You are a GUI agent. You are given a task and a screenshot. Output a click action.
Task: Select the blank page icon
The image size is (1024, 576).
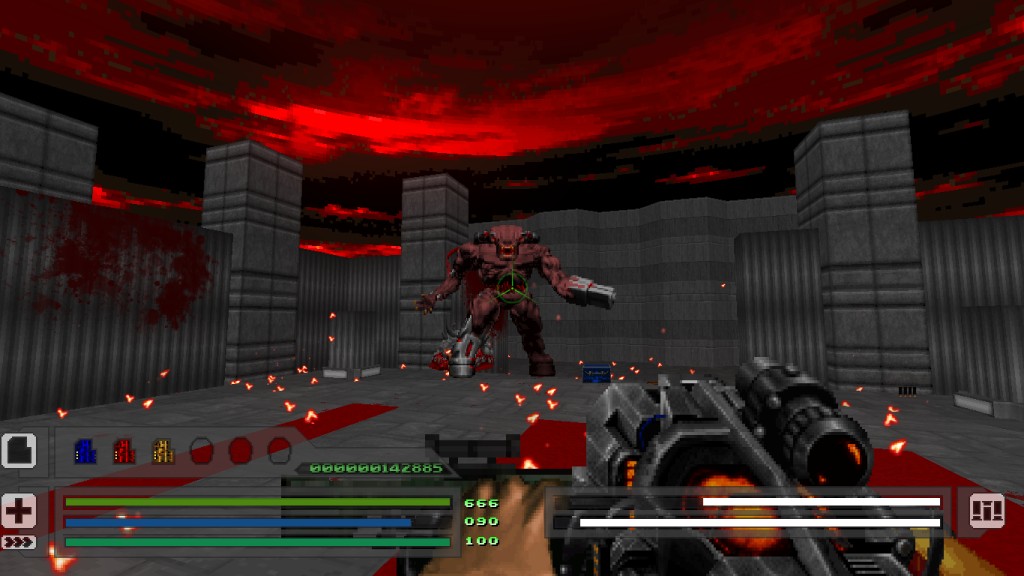19,451
